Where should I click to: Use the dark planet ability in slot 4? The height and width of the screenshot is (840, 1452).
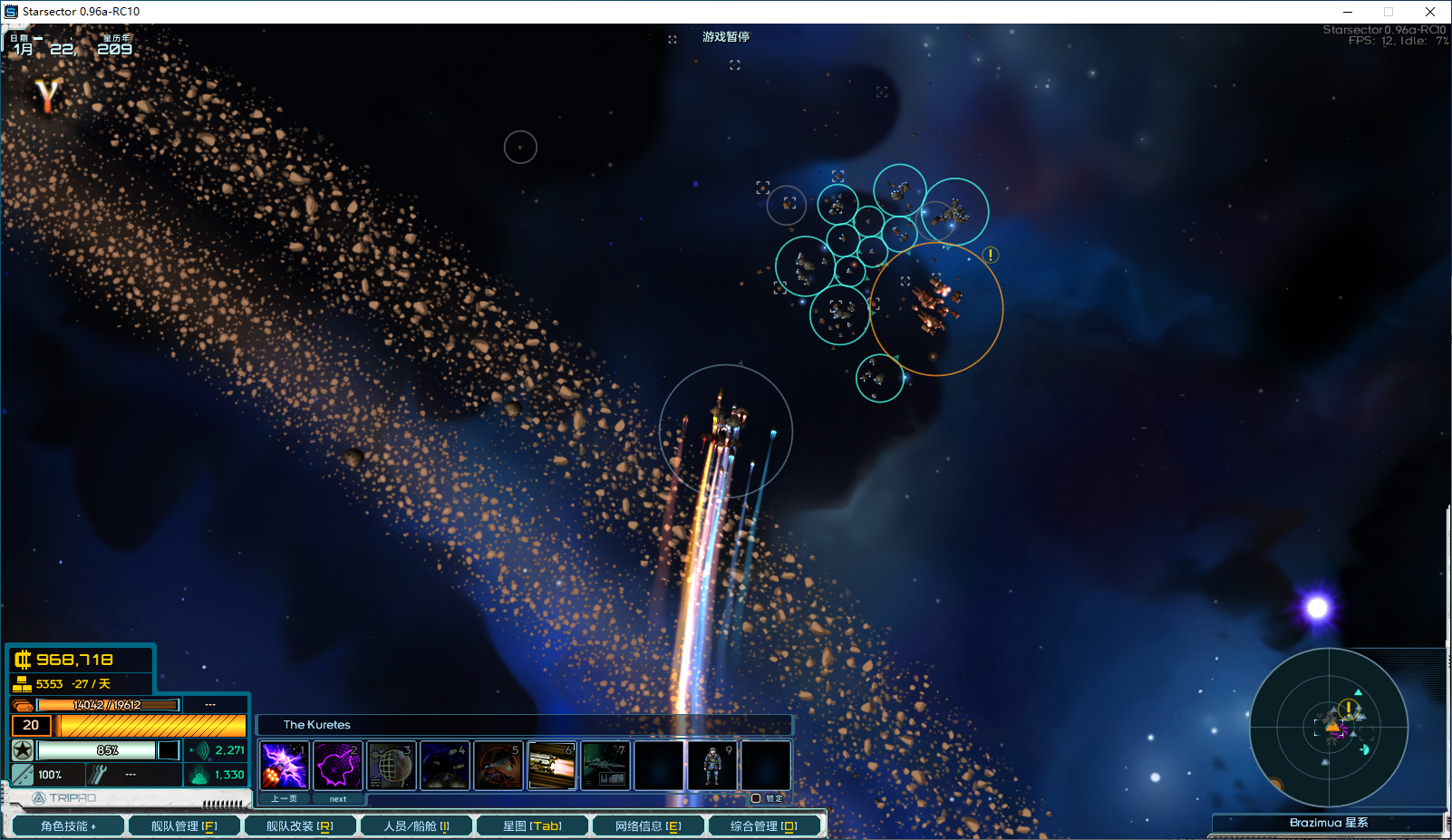pos(445,765)
